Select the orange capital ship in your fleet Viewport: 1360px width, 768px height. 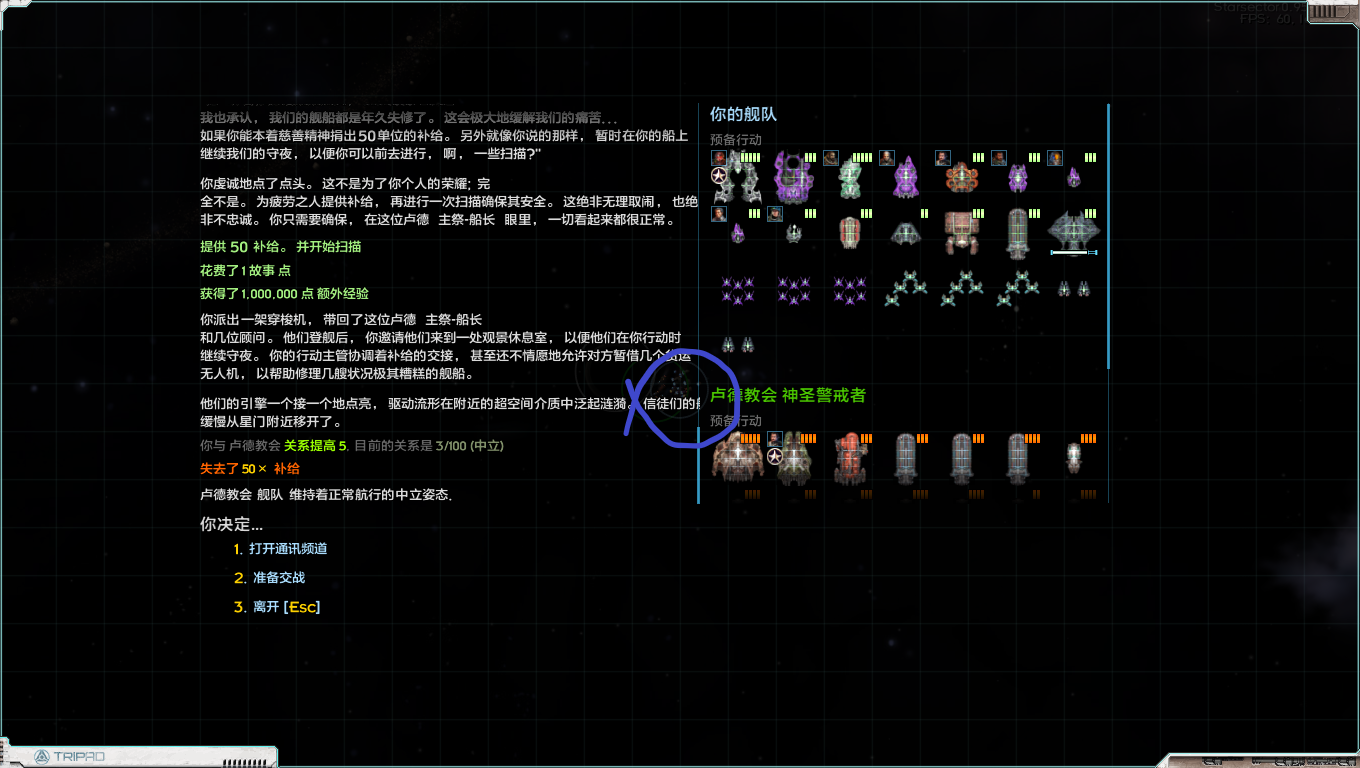[x=961, y=179]
